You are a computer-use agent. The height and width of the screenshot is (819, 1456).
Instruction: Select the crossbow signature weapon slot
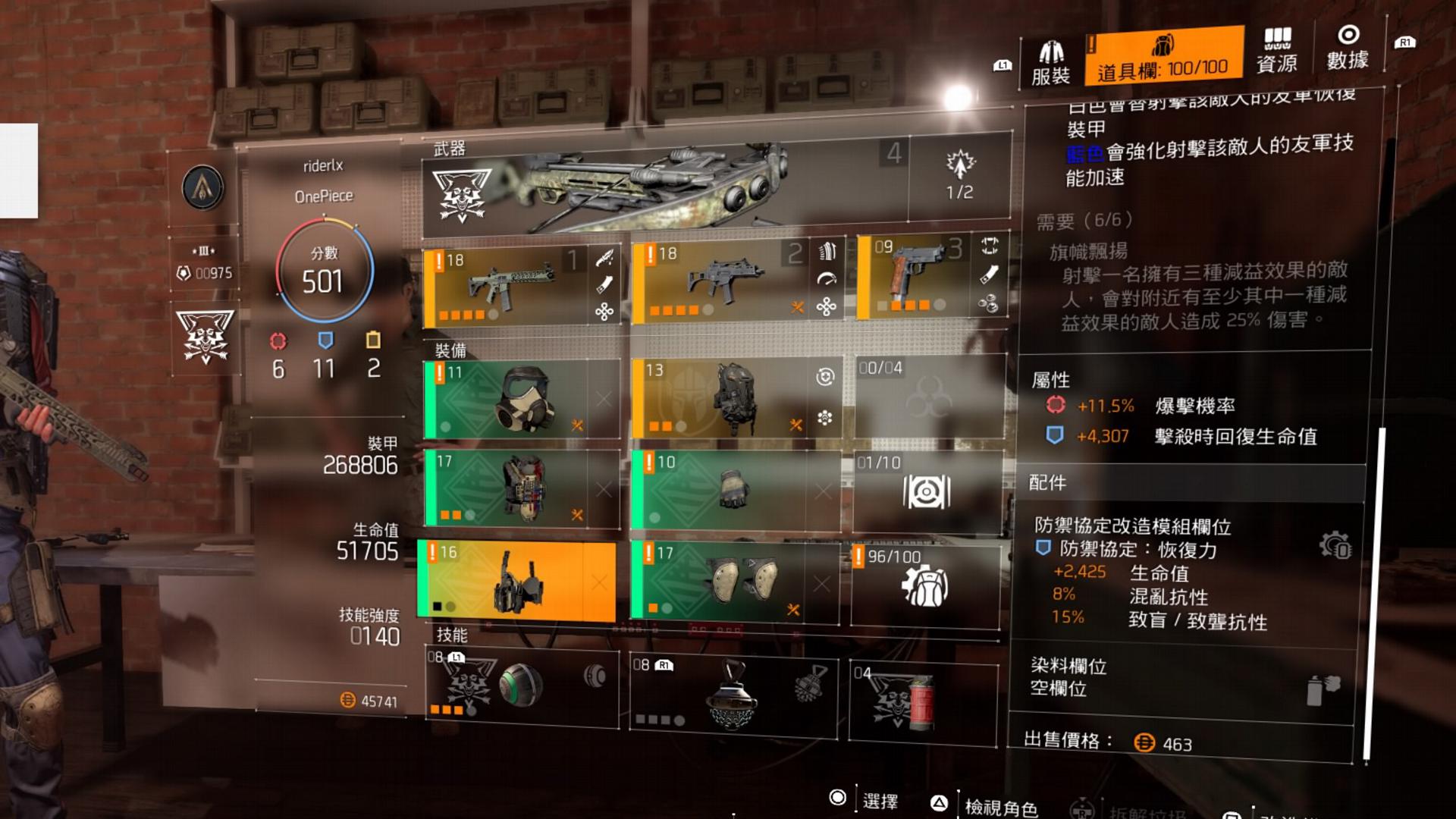664,184
